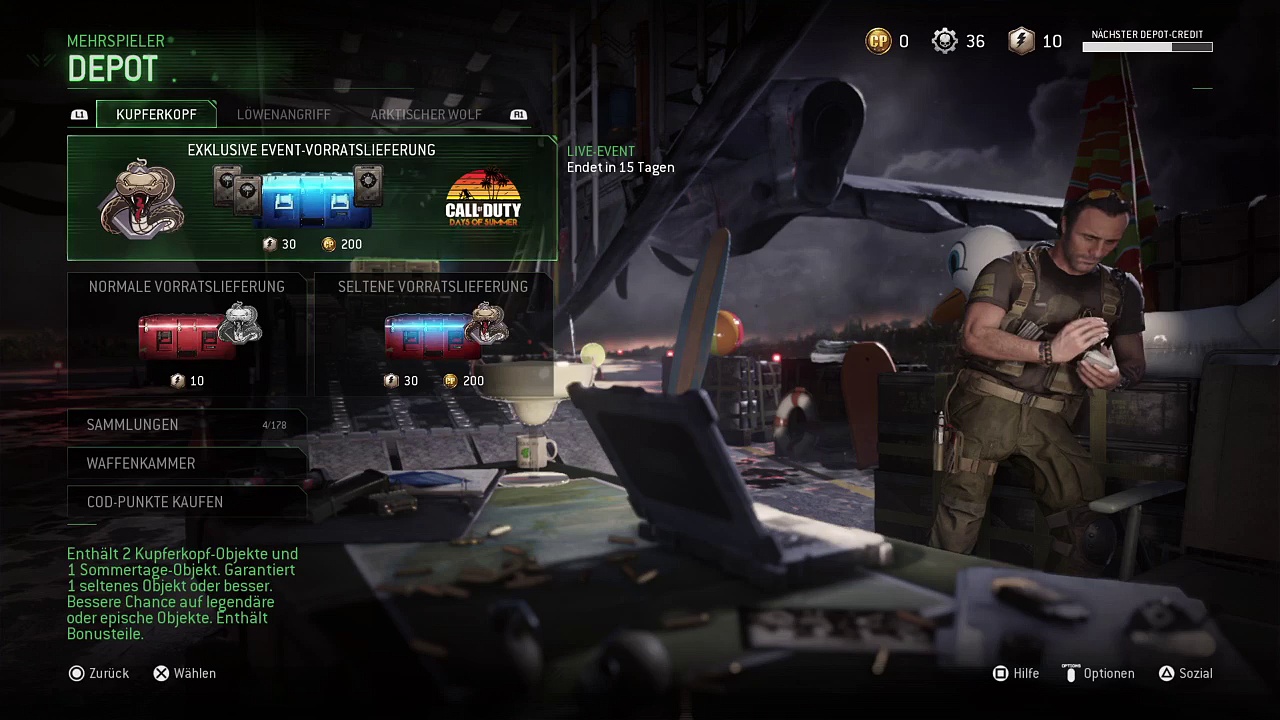Choose the Exklusive Event-Vorratslieferung crate
Viewport: 1280px width, 720px height.
point(312,198)
